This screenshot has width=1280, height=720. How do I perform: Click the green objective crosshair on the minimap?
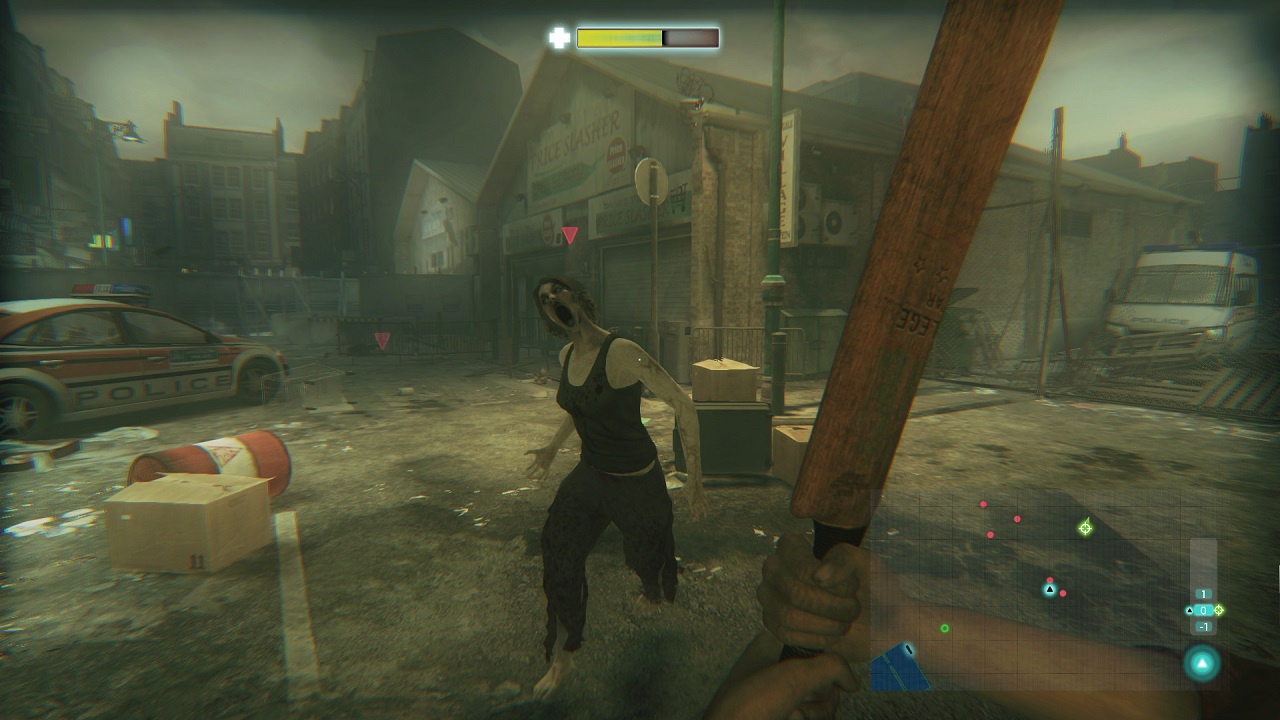pyautogui.click(x=1085, y=527)
